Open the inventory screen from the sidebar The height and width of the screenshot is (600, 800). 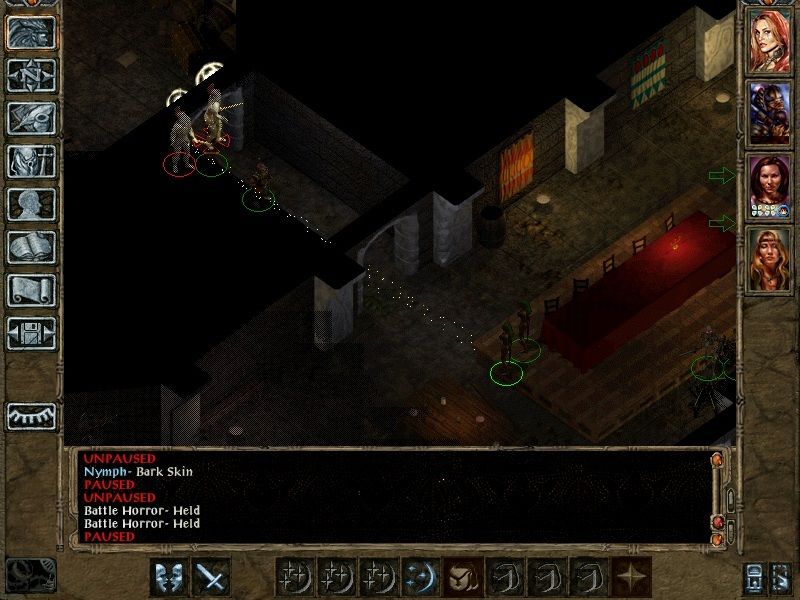[x=31, y=161]
